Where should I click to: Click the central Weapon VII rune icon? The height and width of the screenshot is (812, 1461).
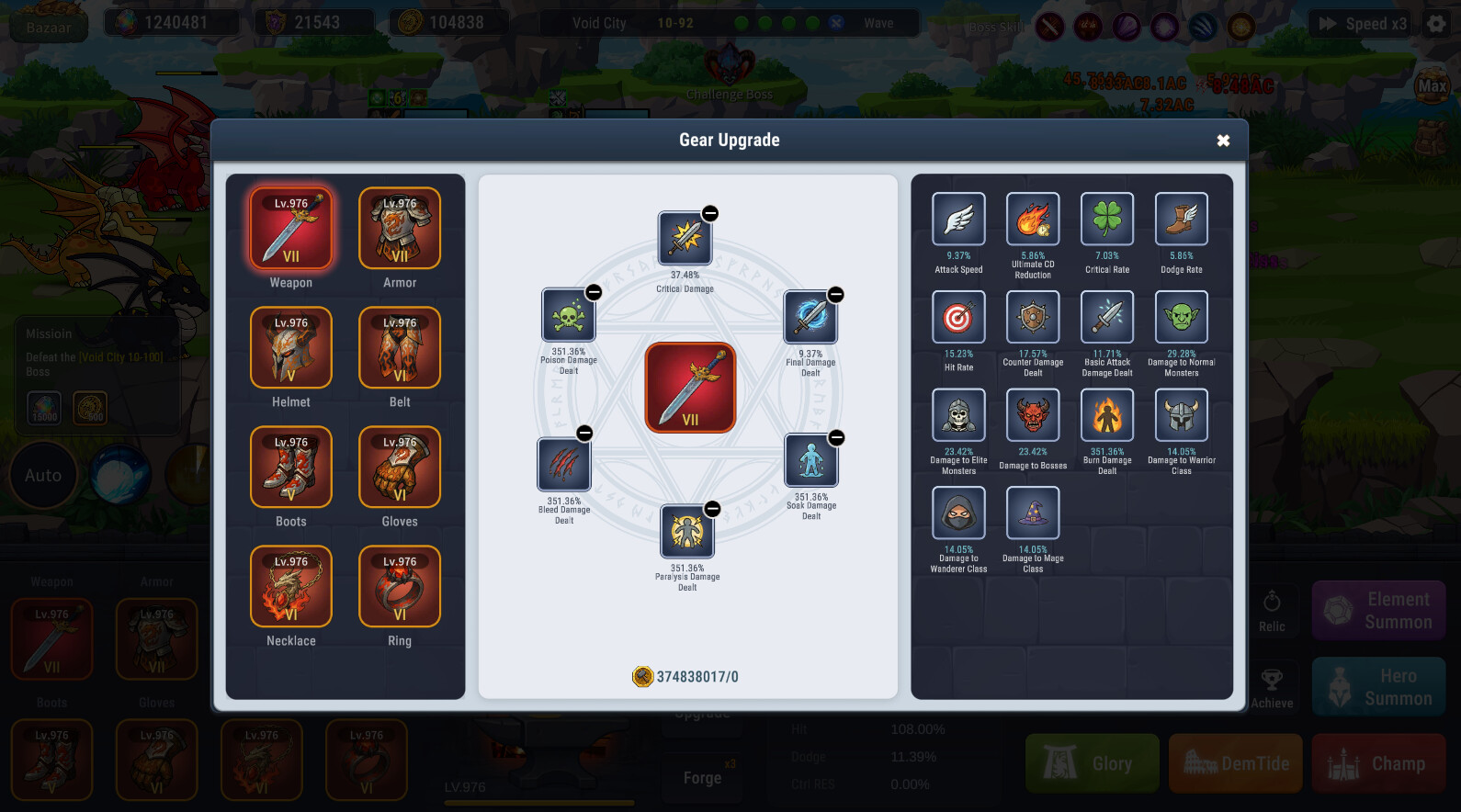pyautogui.click(x=689, y=386)
